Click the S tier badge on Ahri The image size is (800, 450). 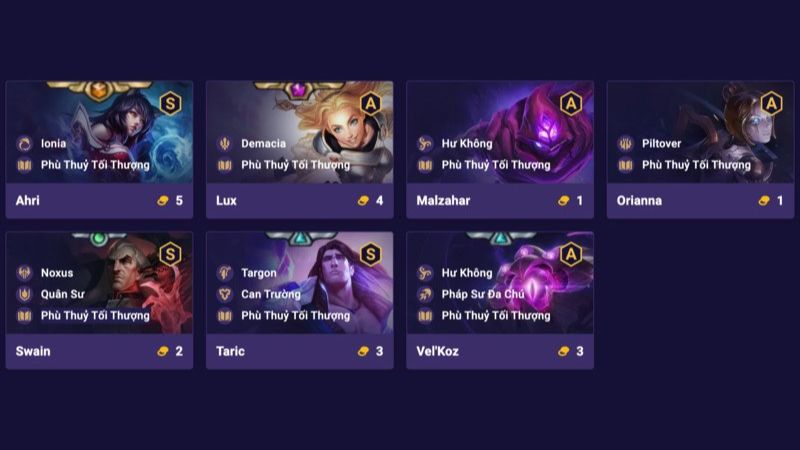tap(170, 102)
